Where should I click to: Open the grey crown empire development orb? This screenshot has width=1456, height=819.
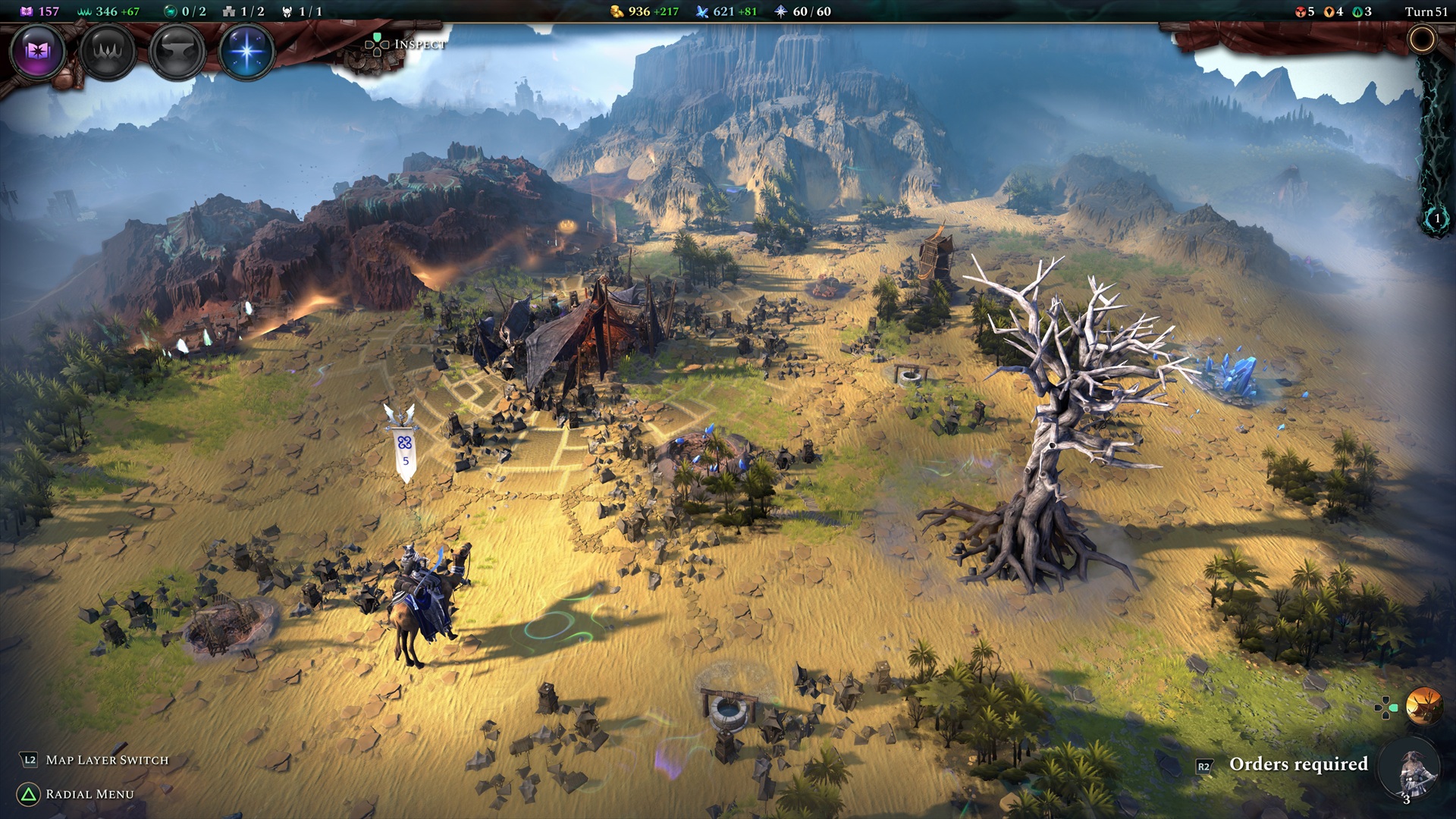point(107,52)
